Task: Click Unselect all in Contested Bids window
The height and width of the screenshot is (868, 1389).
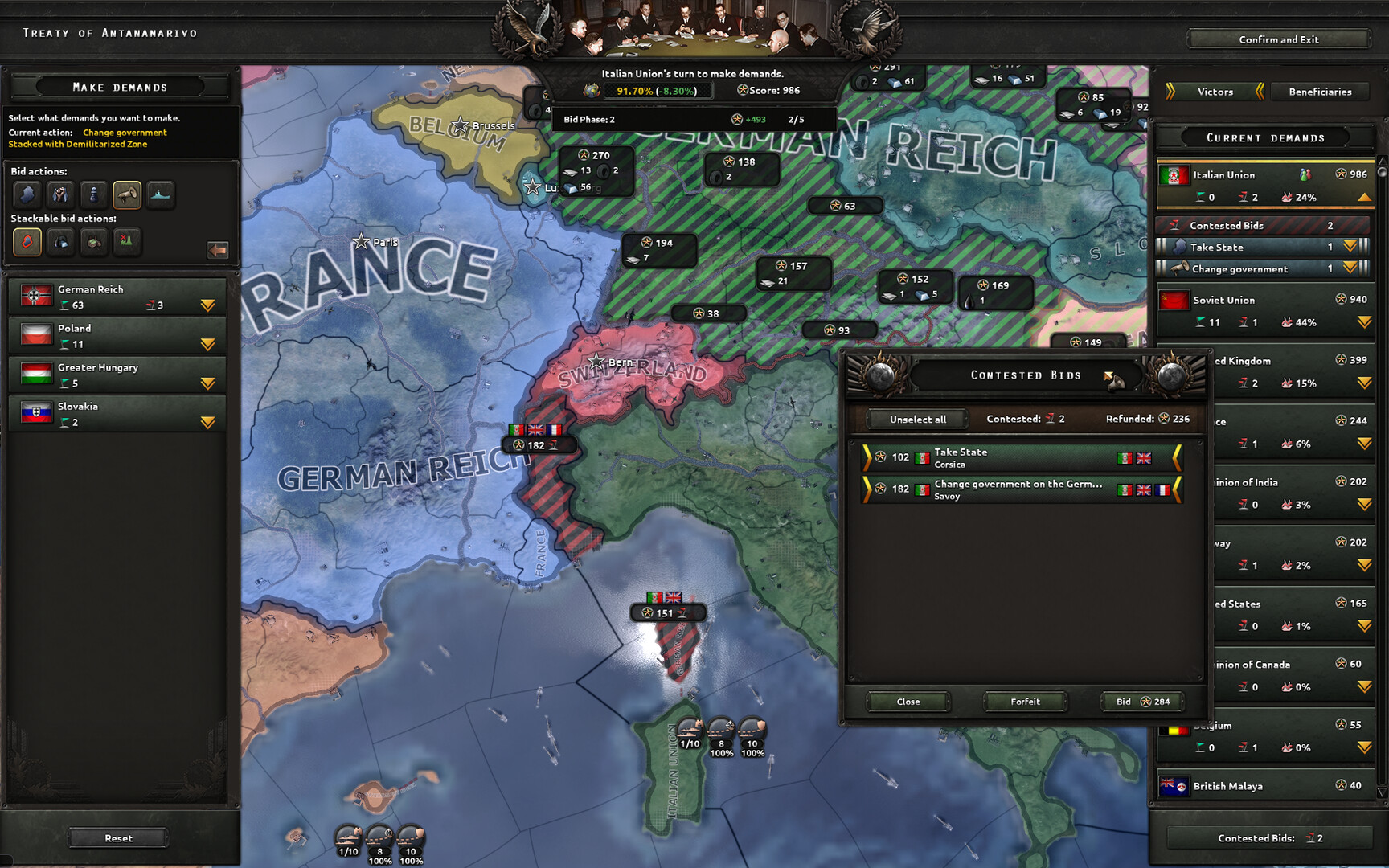Action: pos(916,419)
